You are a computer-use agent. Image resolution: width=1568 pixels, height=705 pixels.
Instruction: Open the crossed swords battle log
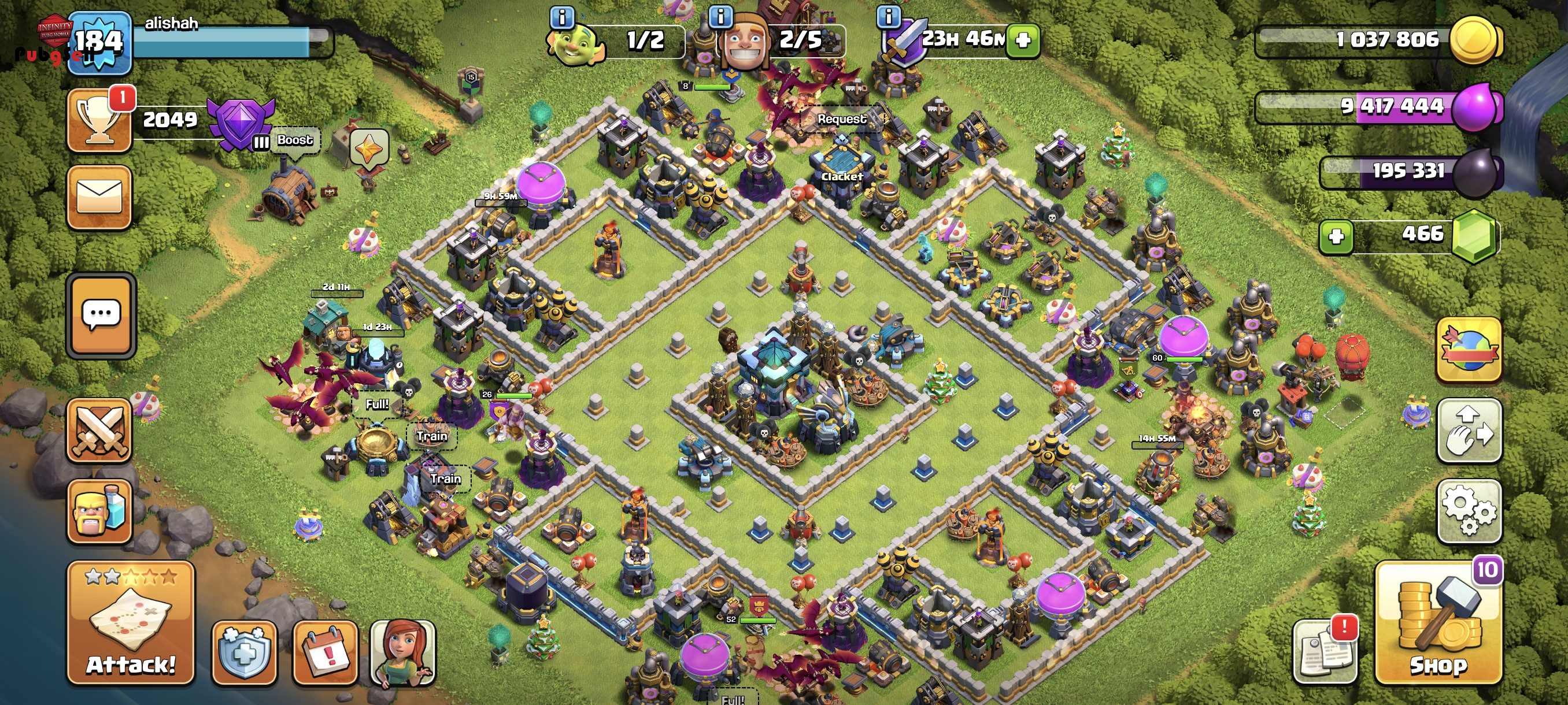pos(99,431)
